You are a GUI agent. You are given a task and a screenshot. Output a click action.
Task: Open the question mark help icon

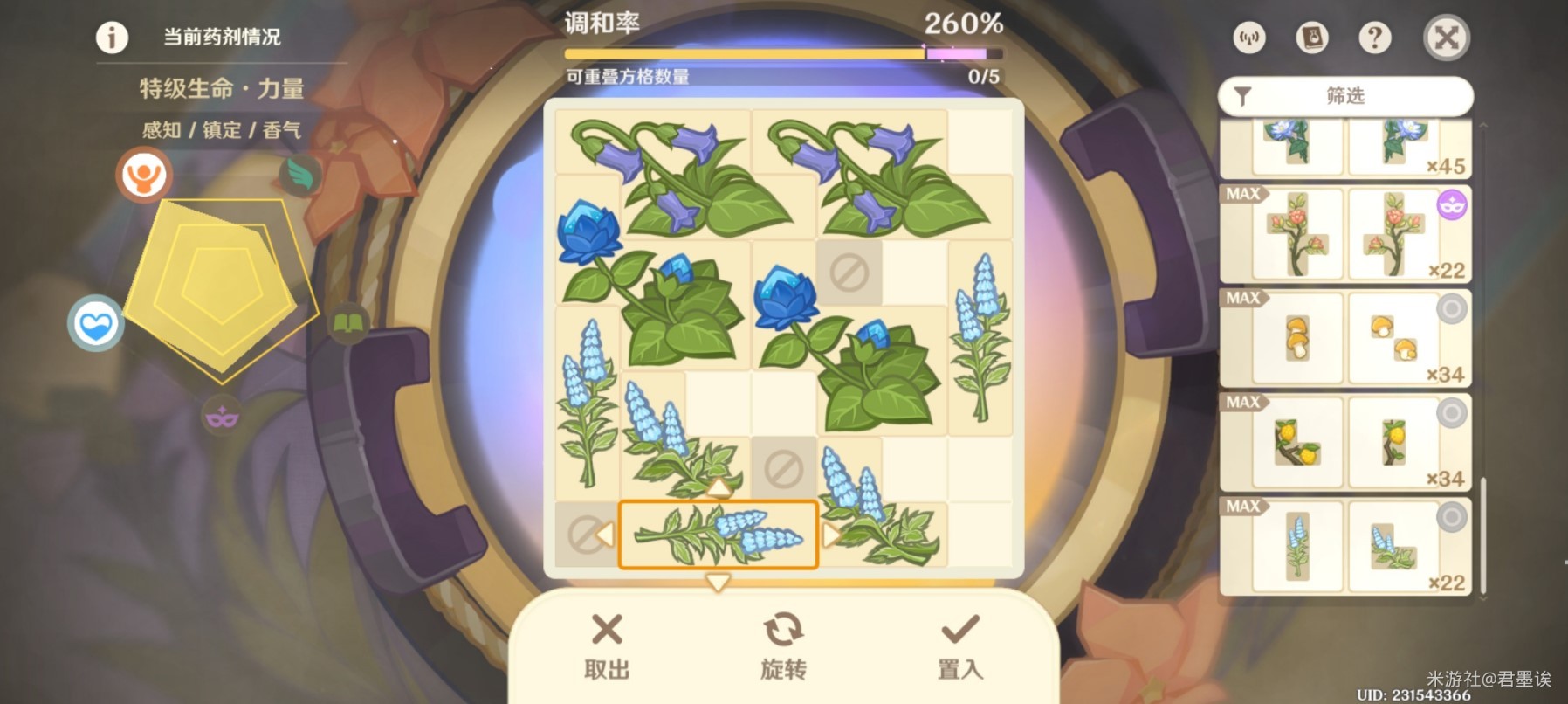coord(1373,38)
